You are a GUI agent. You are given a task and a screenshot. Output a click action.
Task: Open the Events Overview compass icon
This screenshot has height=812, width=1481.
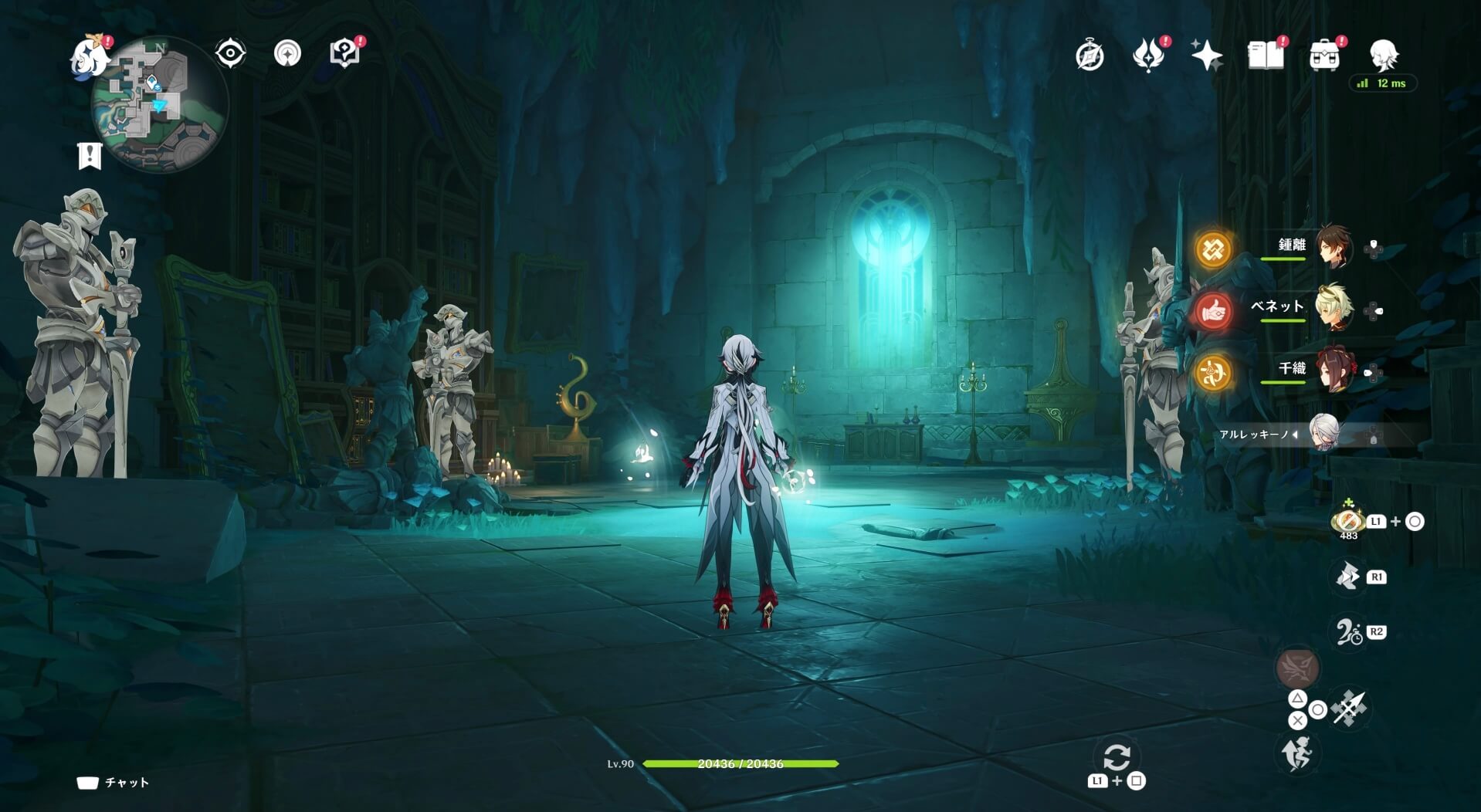point(1091,54)
